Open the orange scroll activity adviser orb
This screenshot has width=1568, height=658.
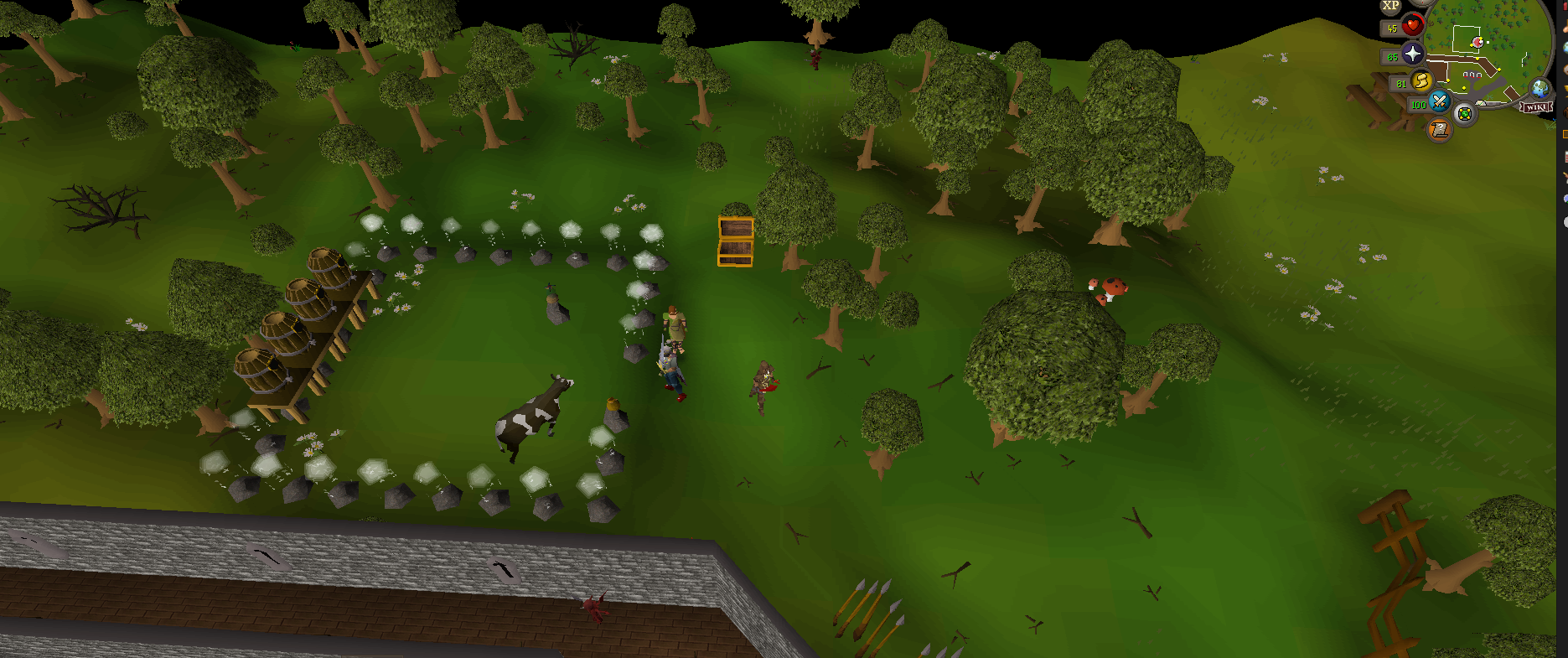point(1439,130)
